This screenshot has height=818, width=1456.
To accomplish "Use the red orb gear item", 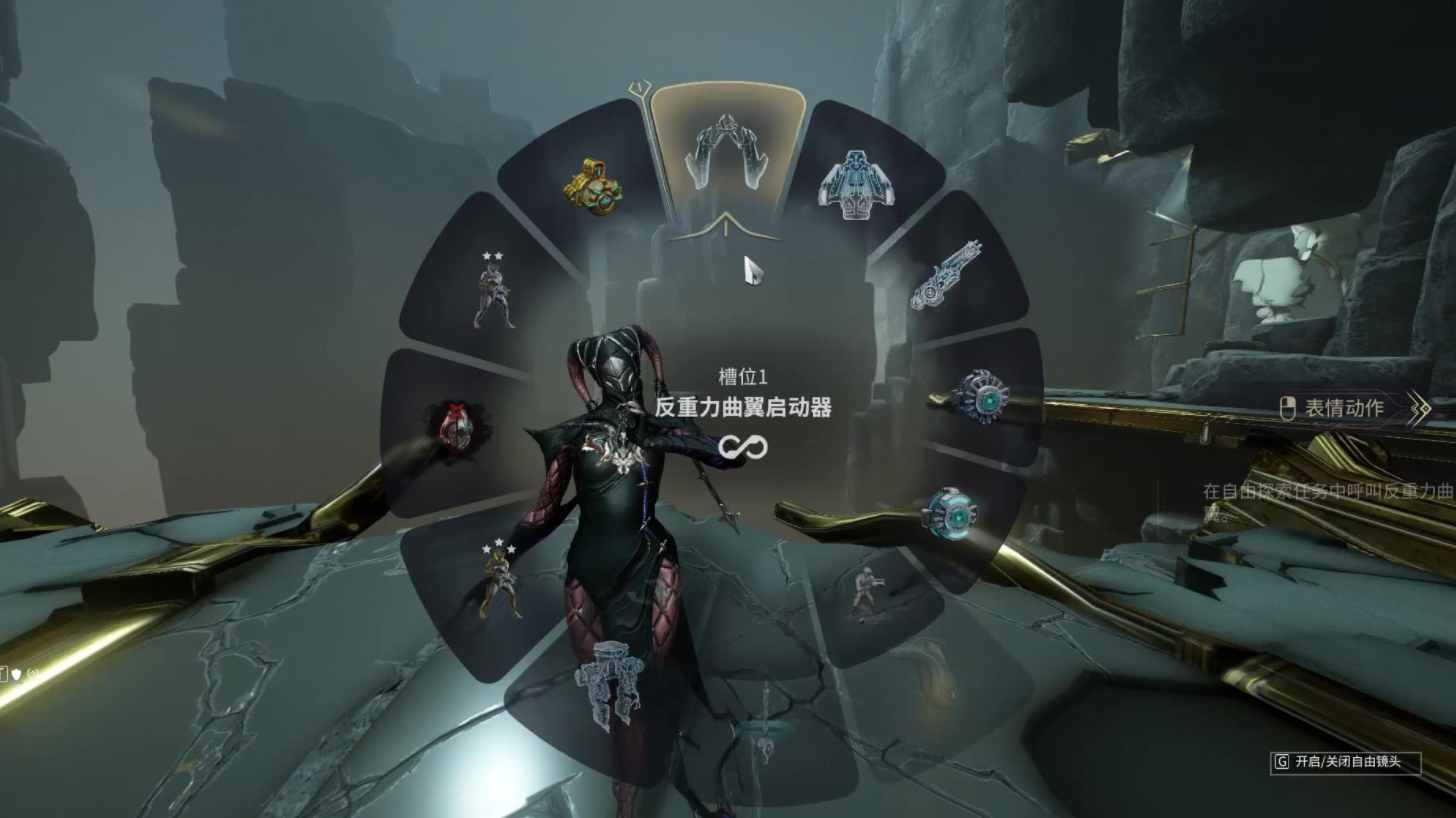I will point(455,430).
